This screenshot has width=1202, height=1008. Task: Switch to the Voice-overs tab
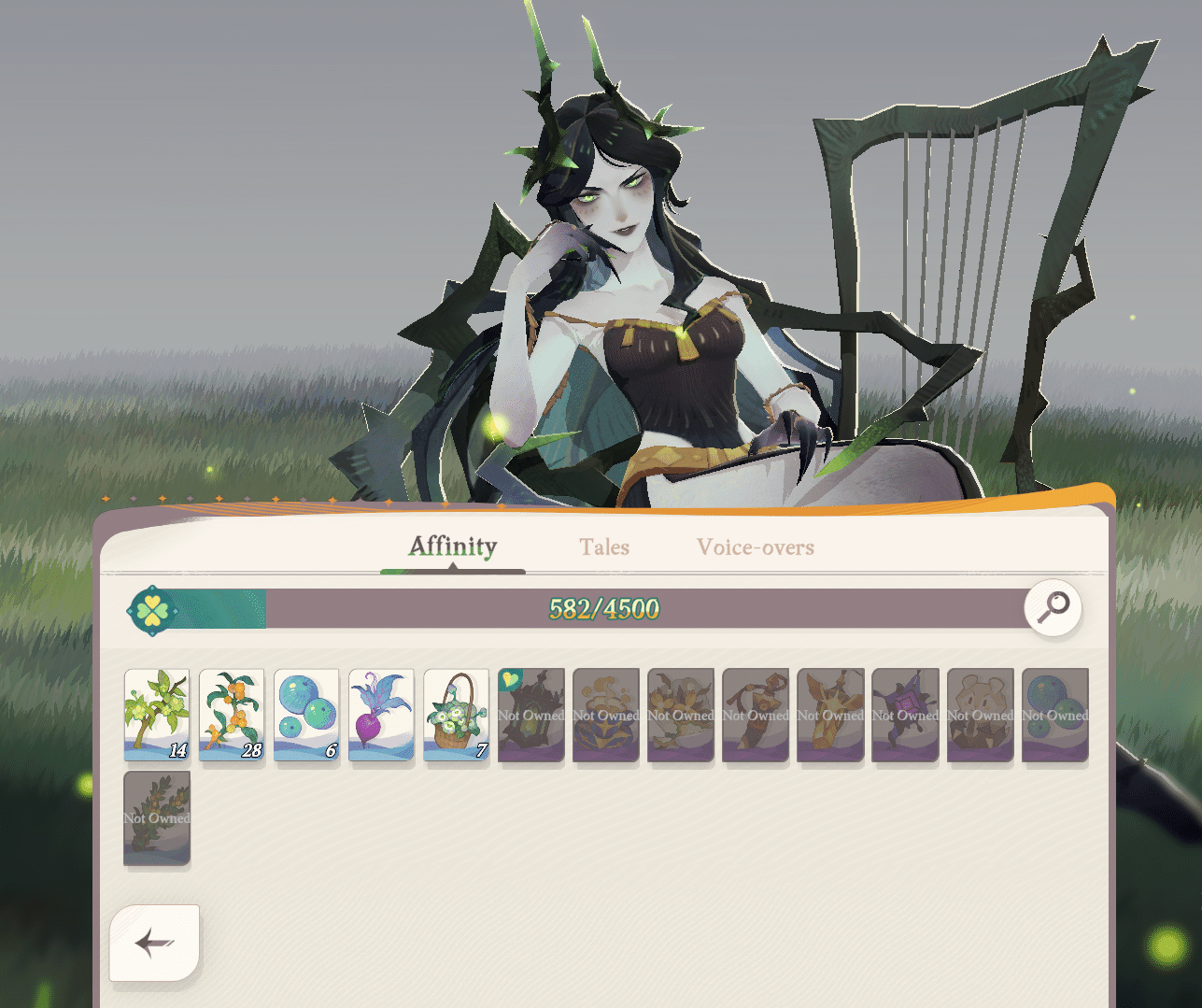755,547
